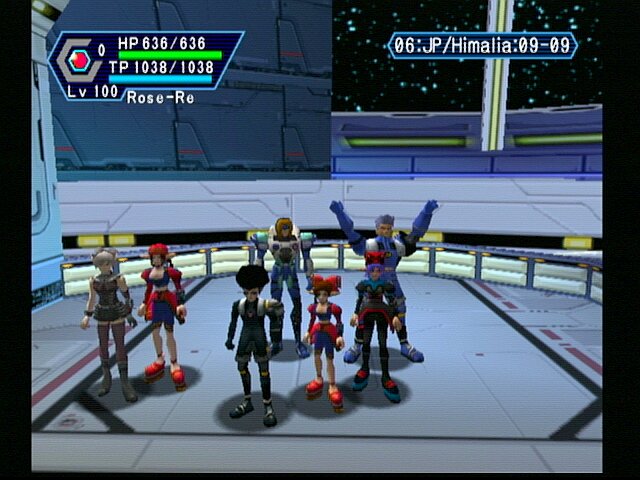The image size is (640, 480).
Task: Open the 06:JP/Himalia:09-09 lobby label
Action: (x=482, y=46)
